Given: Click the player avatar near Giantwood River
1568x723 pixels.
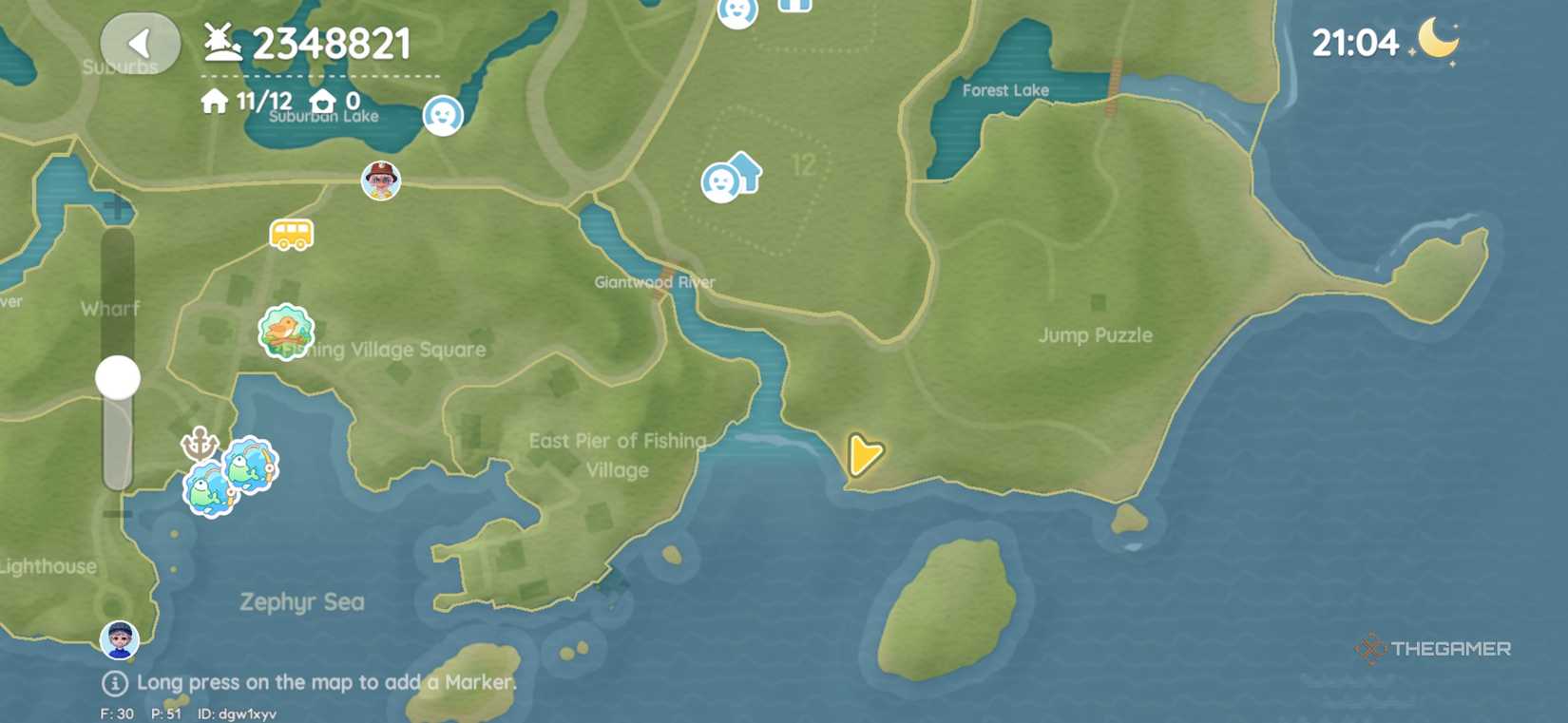Looking at the screenshot, I should [x=379, y=181].
